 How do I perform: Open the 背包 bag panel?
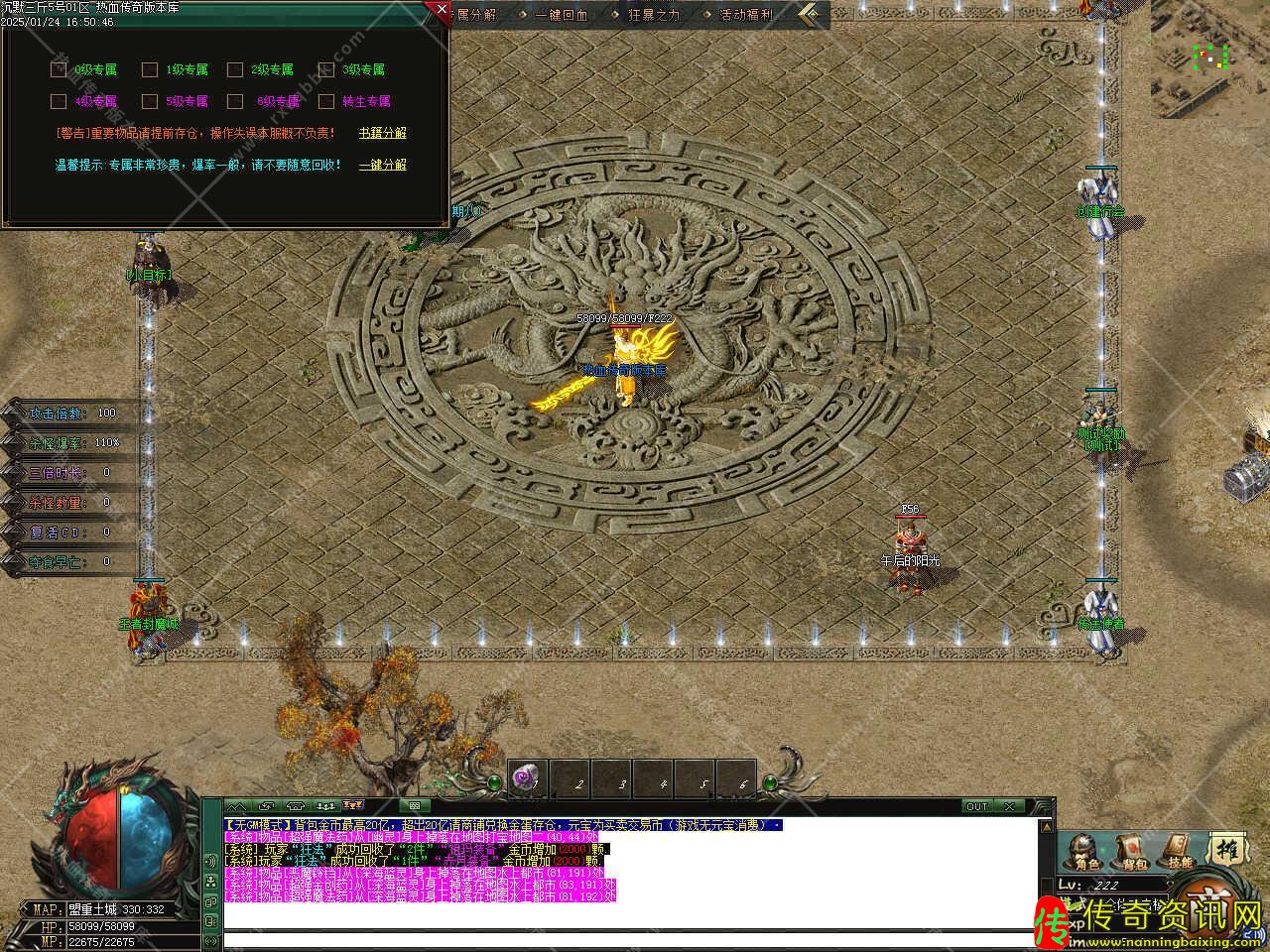1130,852
